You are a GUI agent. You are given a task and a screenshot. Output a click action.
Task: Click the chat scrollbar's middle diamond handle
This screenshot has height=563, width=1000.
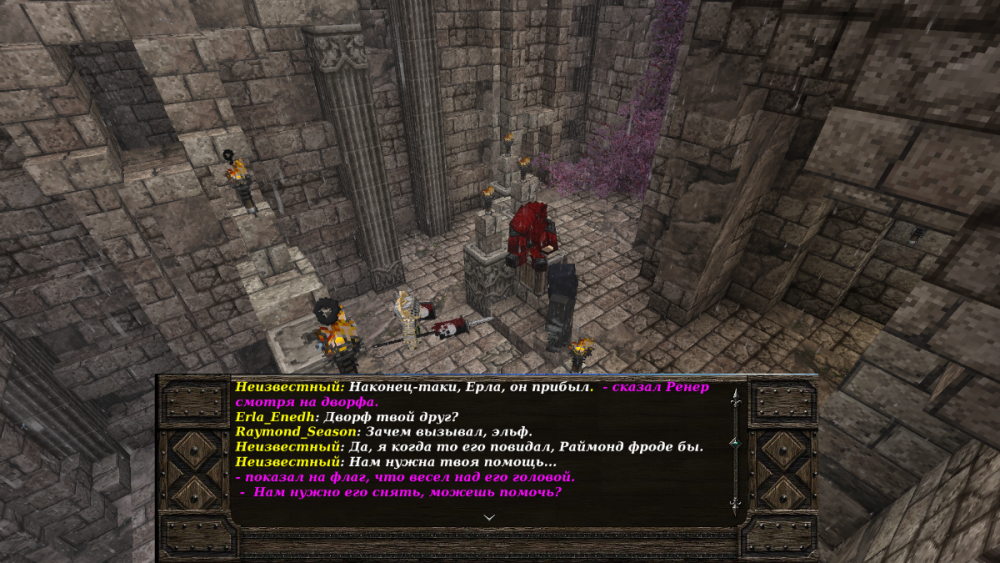[x=735, y=441]
